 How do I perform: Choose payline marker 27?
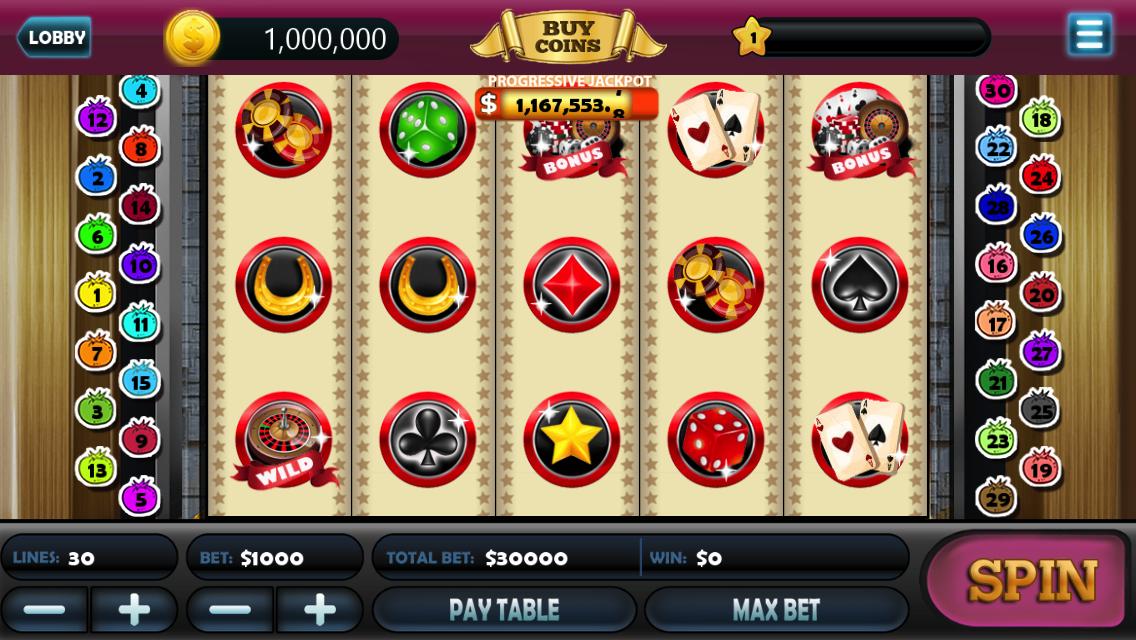tap(1040, 352)
